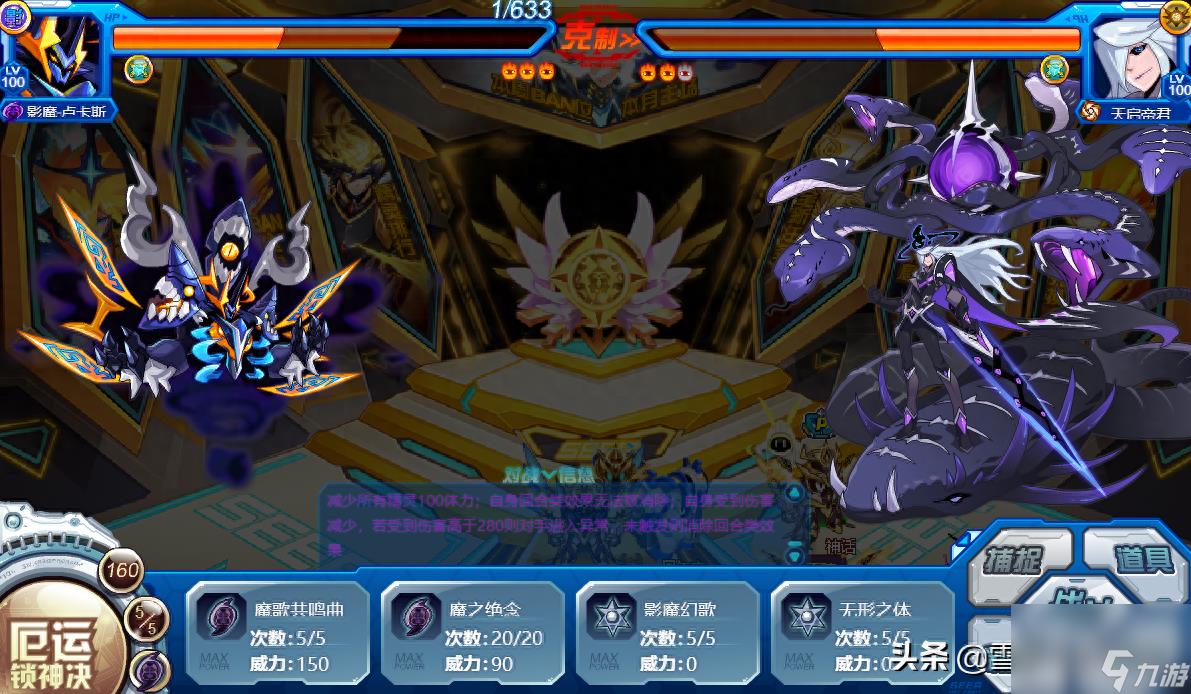Choose the 无形之体 skill

click(x=861, y=632)
